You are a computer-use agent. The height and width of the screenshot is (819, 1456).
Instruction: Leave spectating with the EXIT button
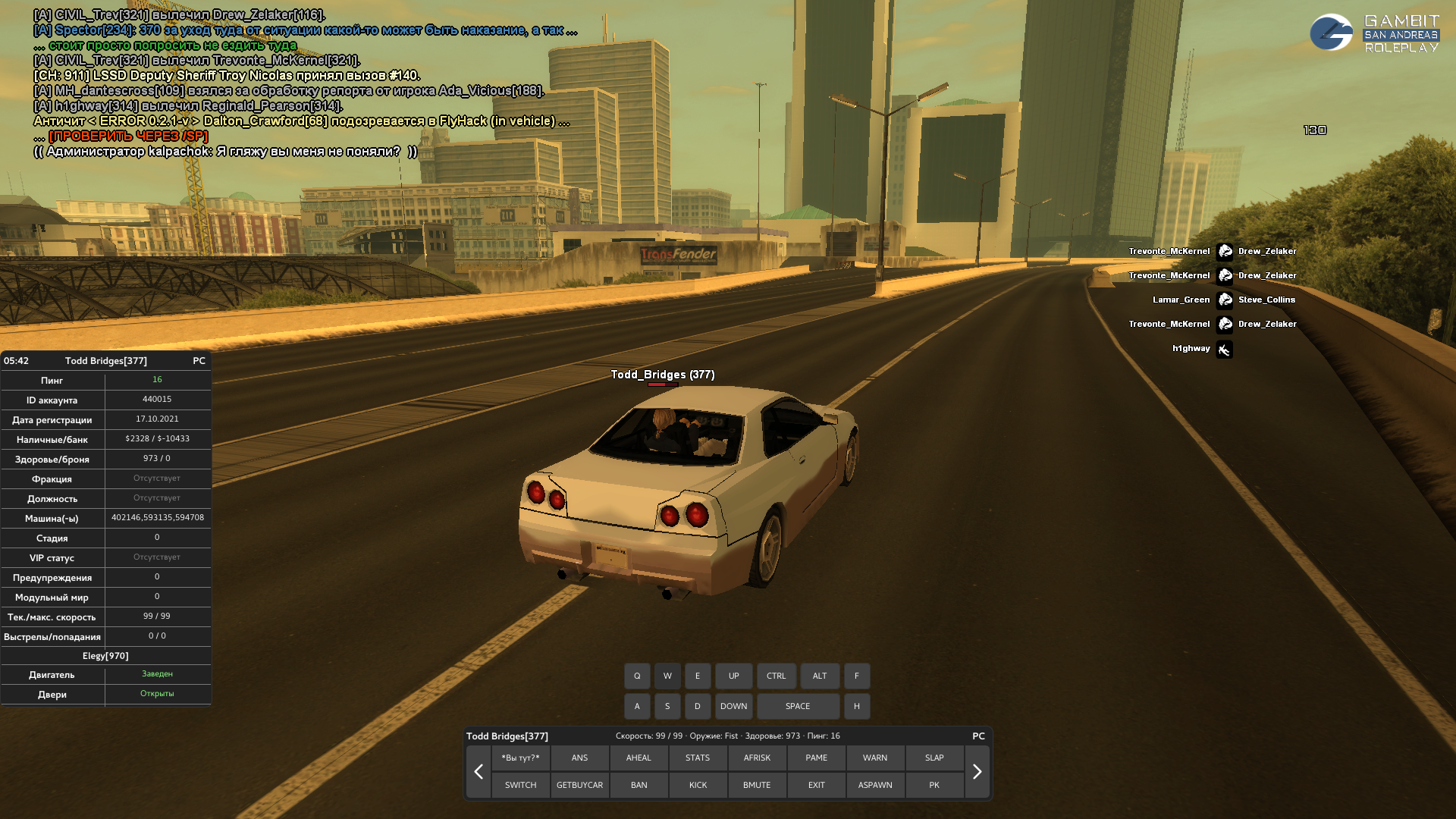(816, 785)
